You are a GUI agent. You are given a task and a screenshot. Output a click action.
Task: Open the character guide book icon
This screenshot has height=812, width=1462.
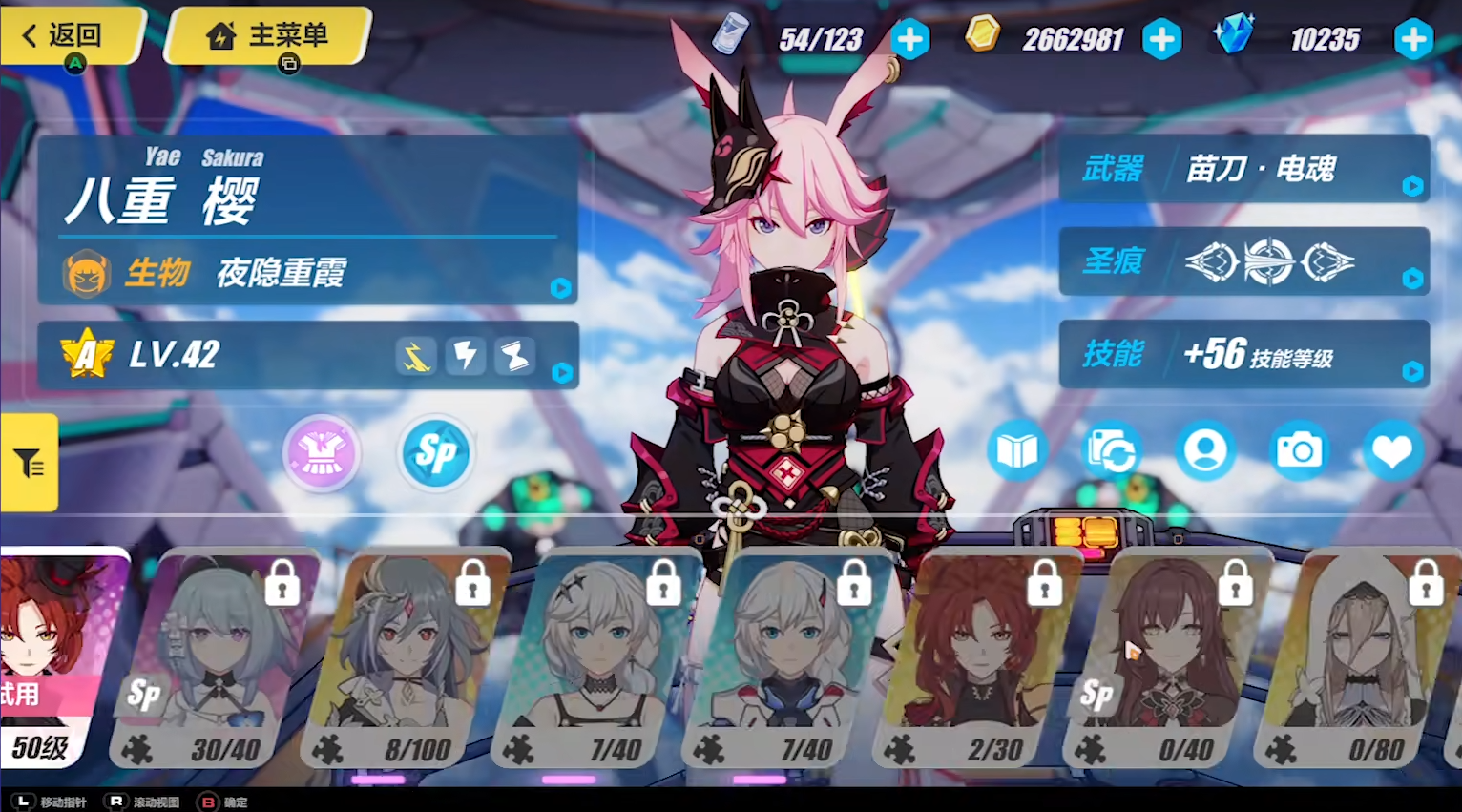click(x=1017, y=449)
